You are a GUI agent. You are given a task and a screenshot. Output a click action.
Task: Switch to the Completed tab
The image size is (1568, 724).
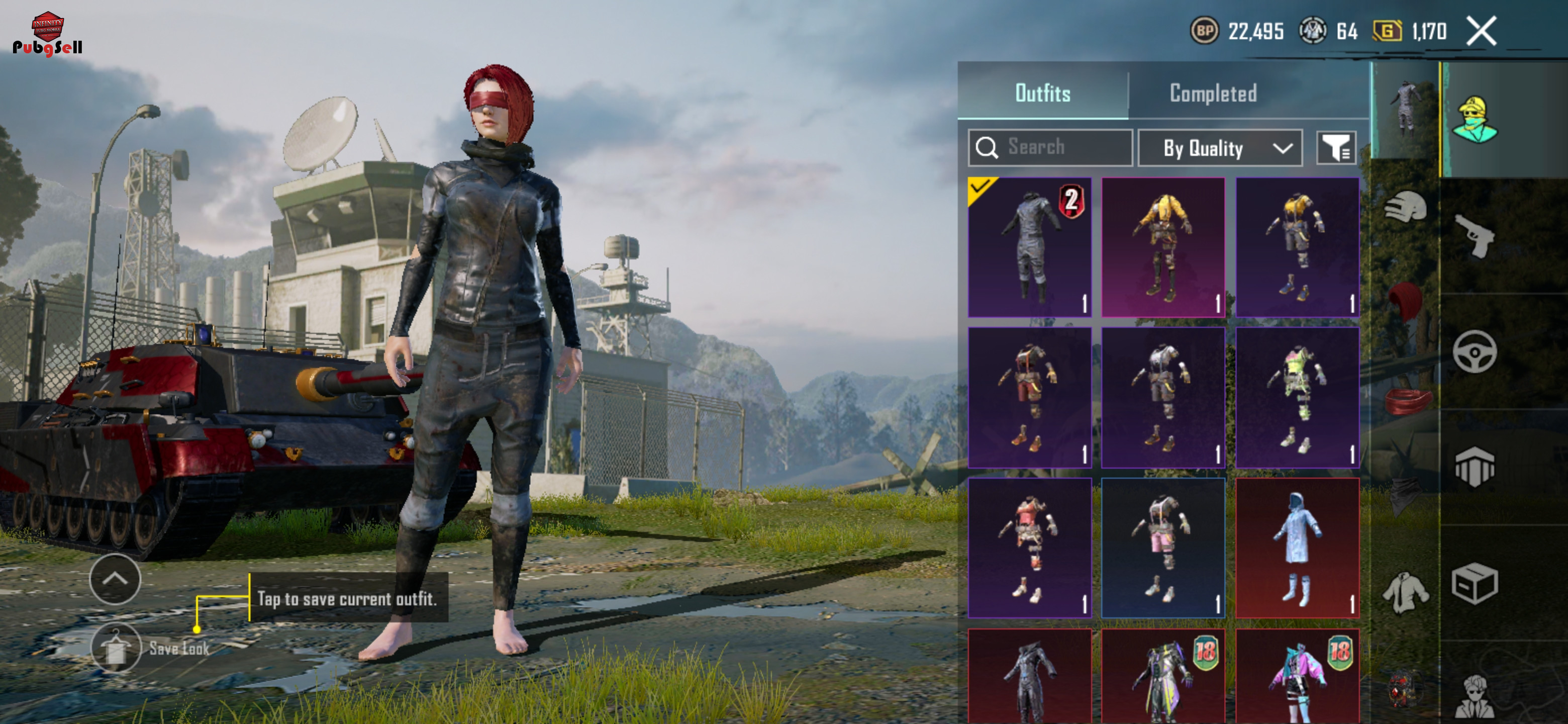1213,93
